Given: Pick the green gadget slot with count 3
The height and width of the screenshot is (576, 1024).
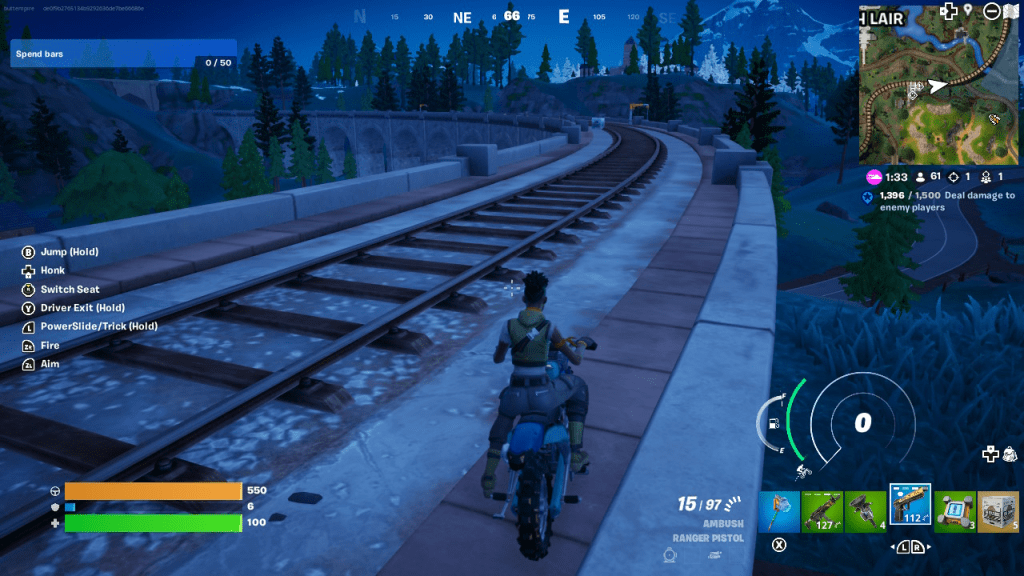Looking at the screenshot, I should coord(955,511).
